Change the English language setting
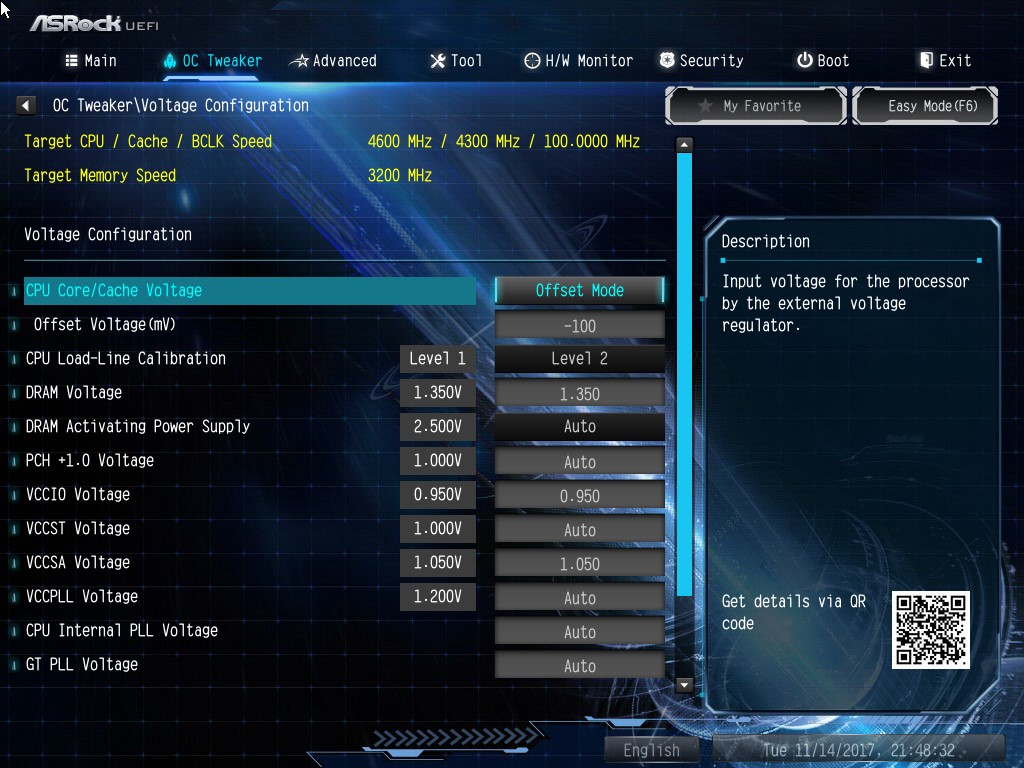 click(651, 750)
